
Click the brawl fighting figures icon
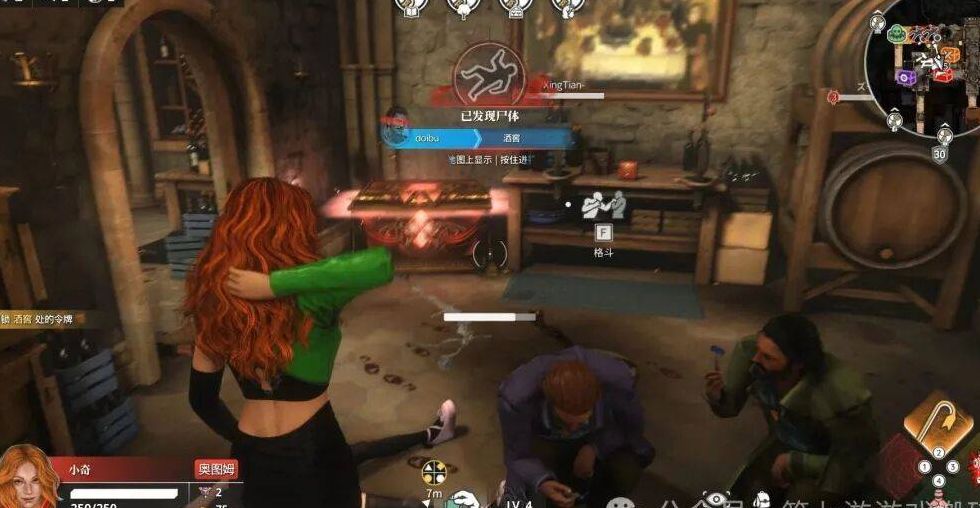(x=603, y=205)
